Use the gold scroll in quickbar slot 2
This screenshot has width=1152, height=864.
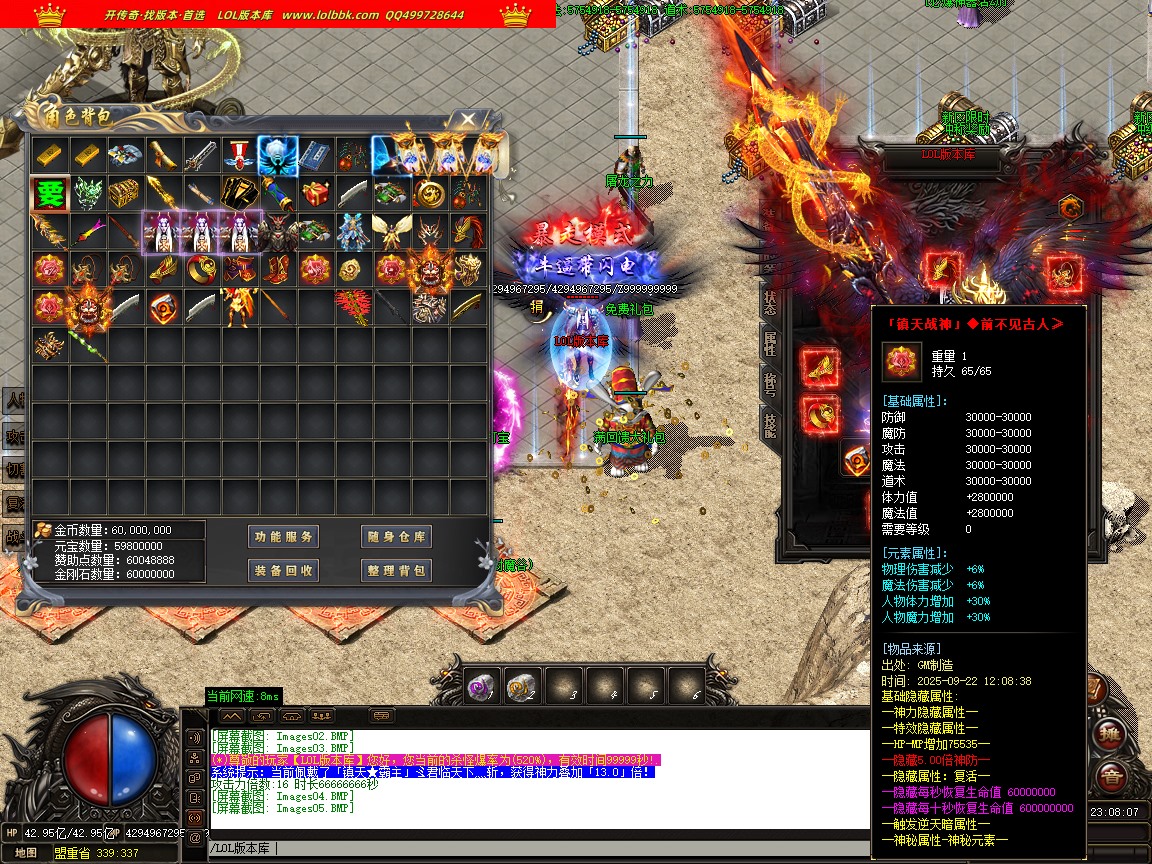(522, 686)
